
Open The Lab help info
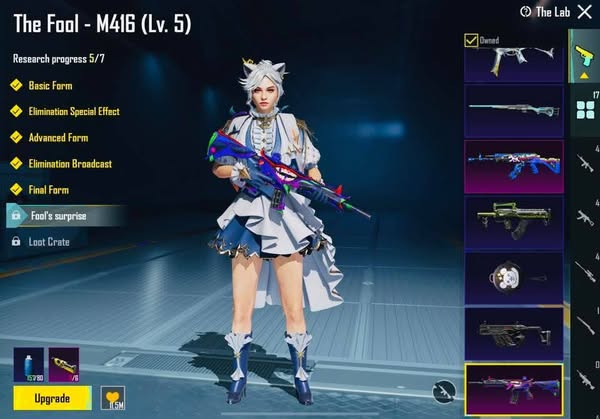(525, 12)
